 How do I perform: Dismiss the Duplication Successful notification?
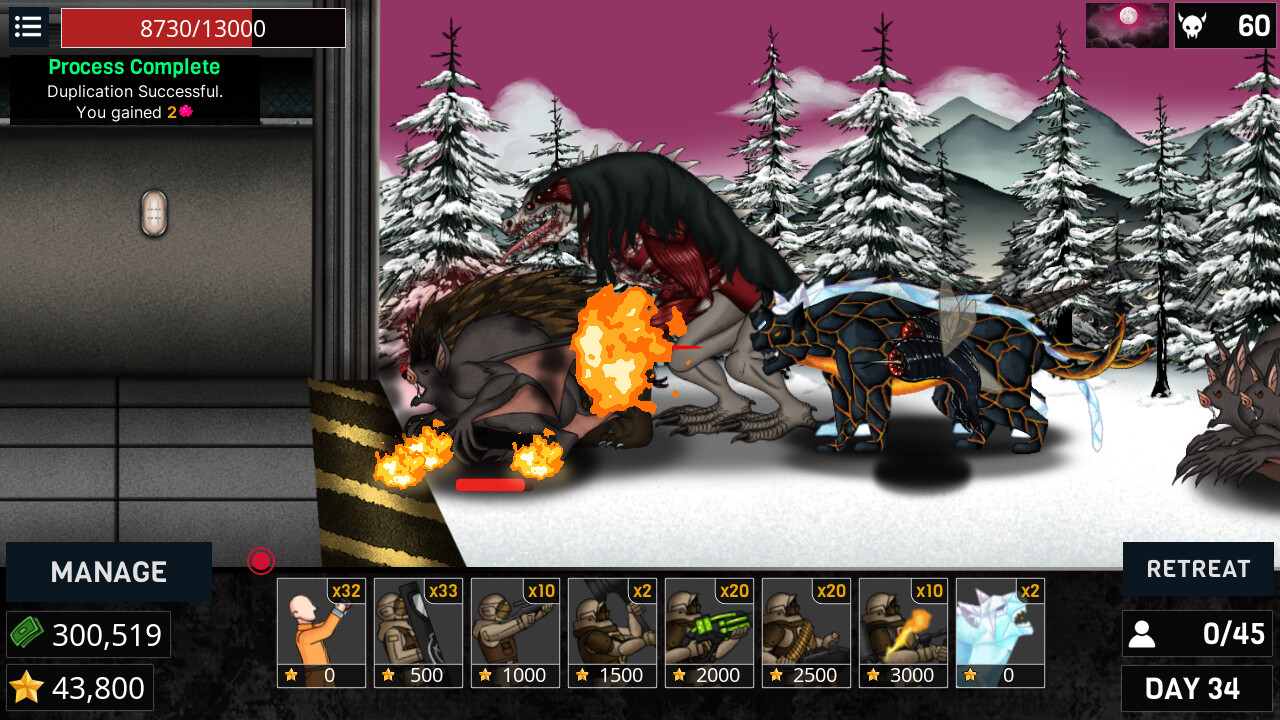[134, 88]
